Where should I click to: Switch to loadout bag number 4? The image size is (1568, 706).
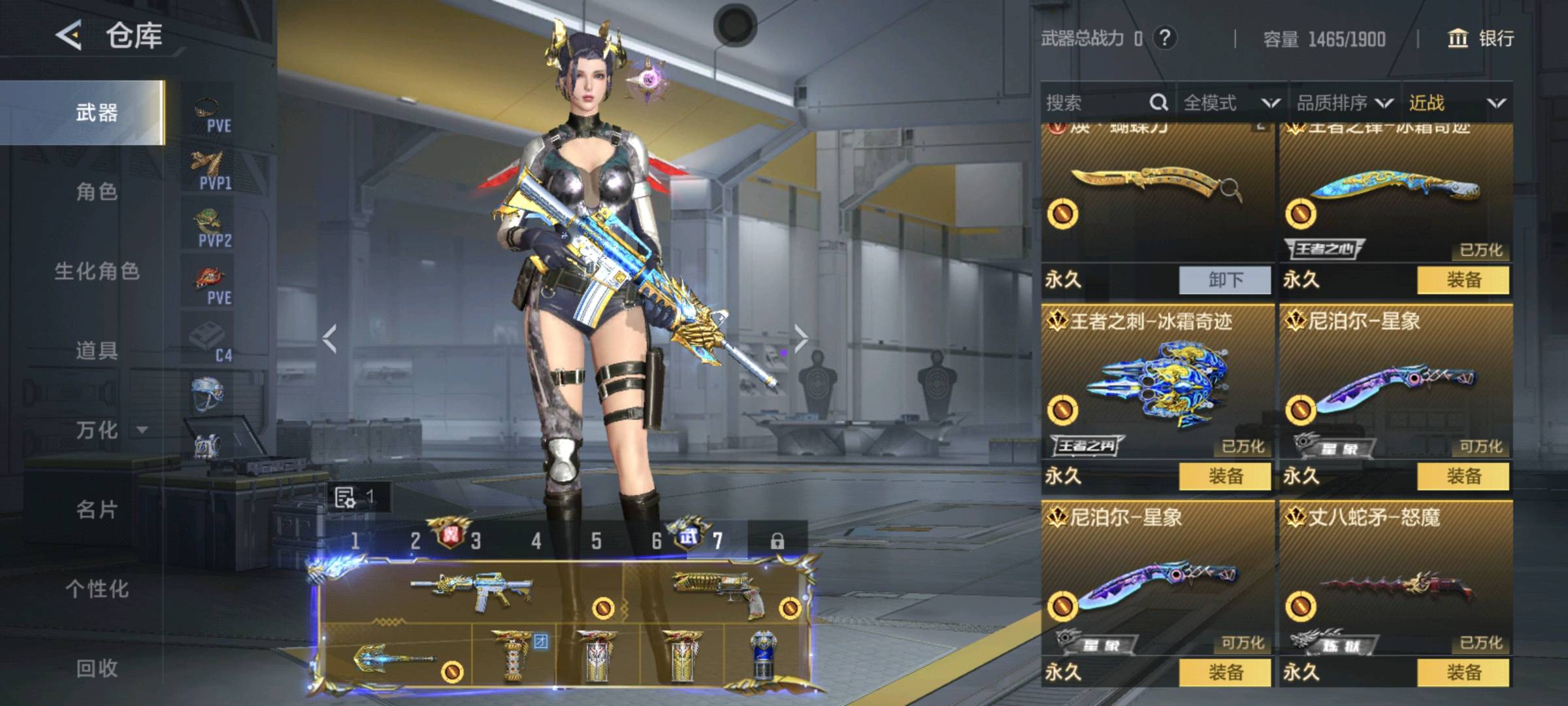[536, 541]
